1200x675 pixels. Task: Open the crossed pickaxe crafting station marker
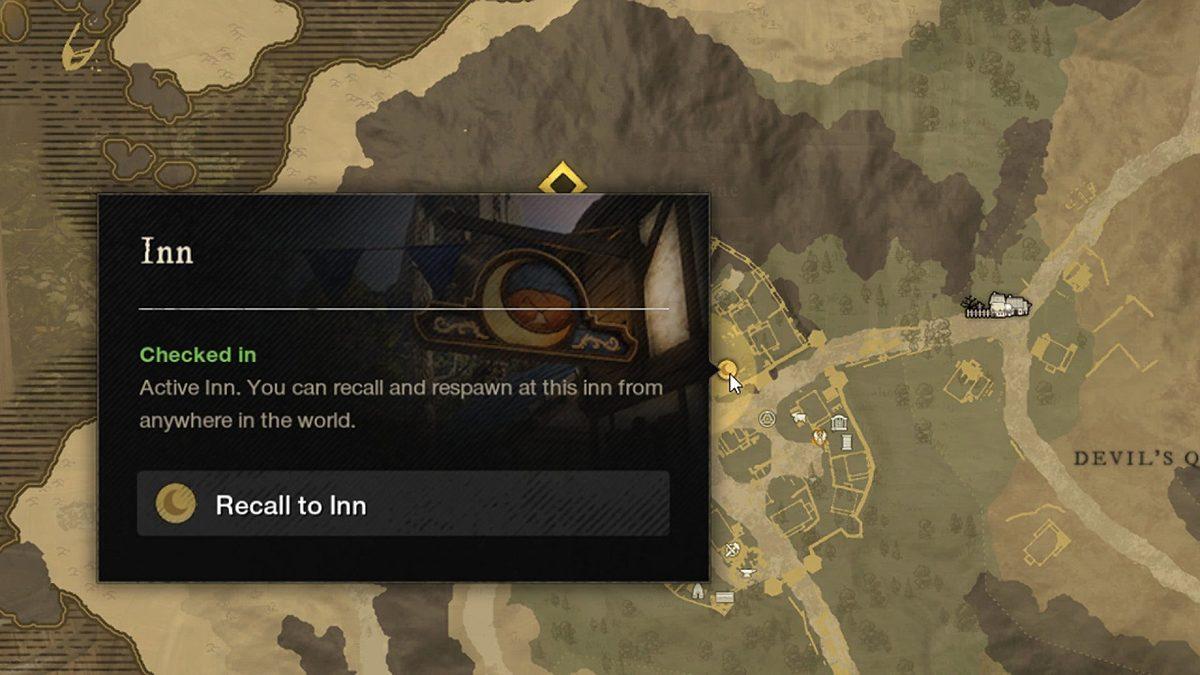(733, 549)
